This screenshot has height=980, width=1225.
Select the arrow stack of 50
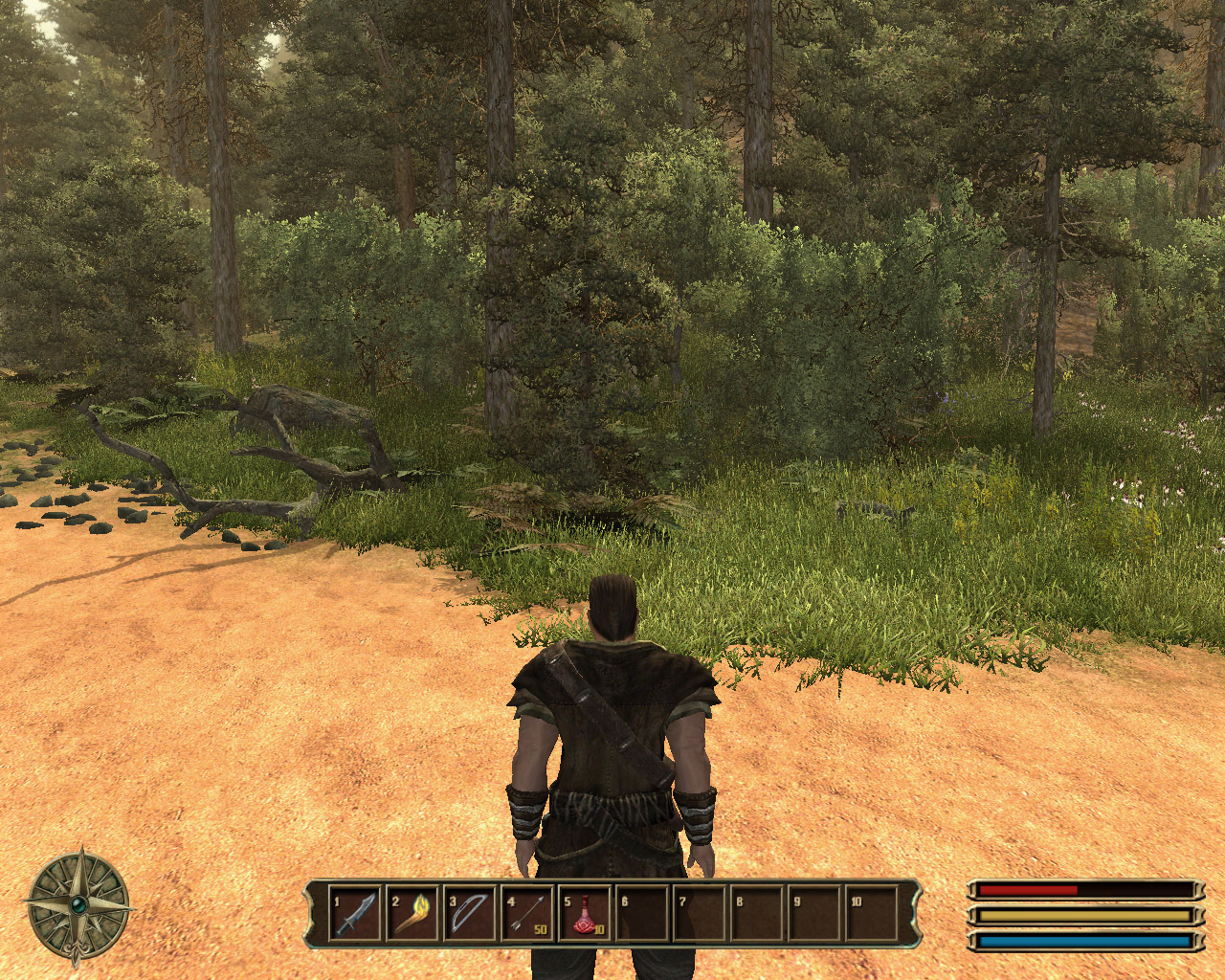pos(526,914)
